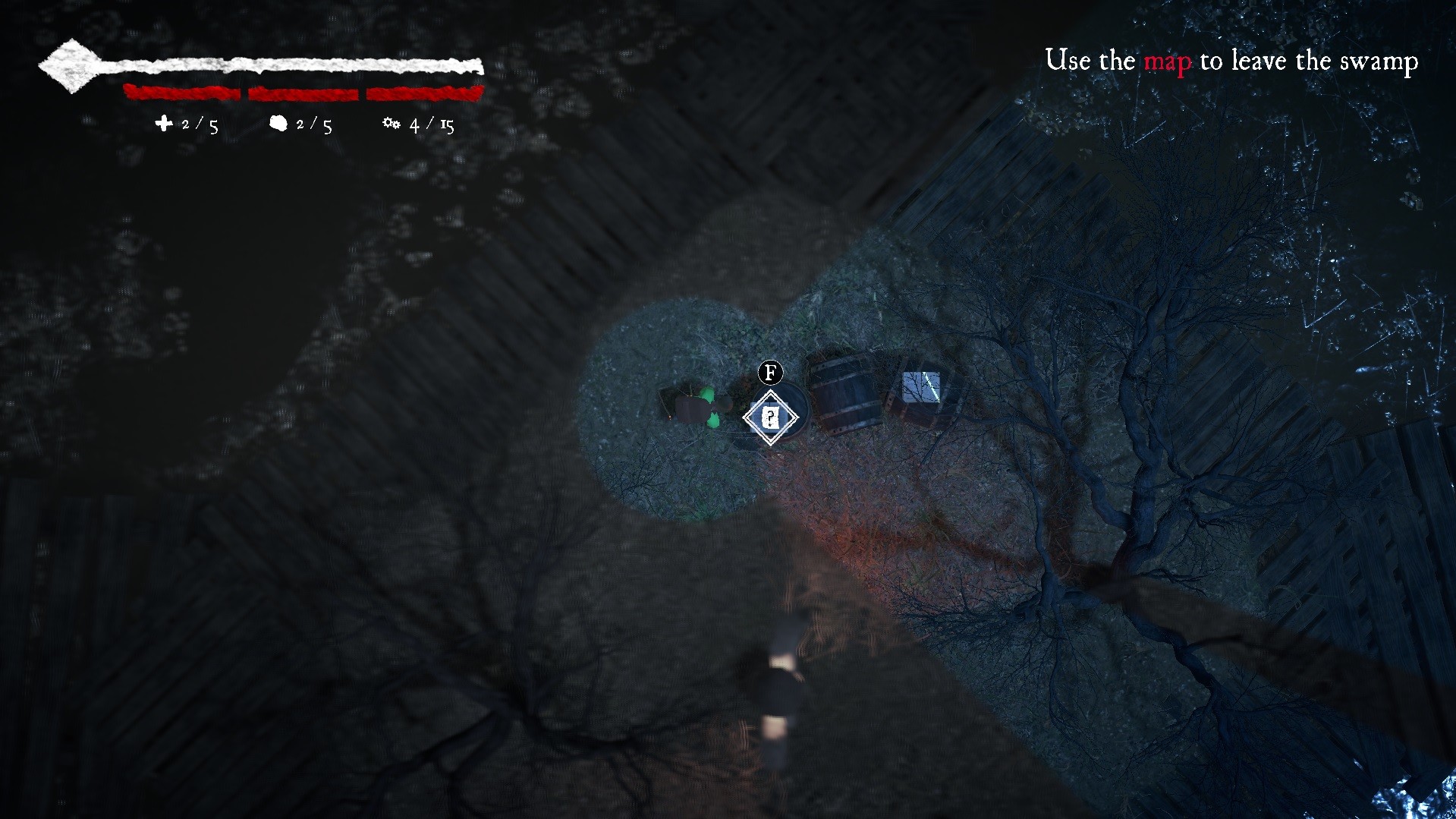Viewport: 1456px width, 819px height.
Task: Click the F interaction prompt above the well
Action: pyautogui.click(x=769, y=373)
